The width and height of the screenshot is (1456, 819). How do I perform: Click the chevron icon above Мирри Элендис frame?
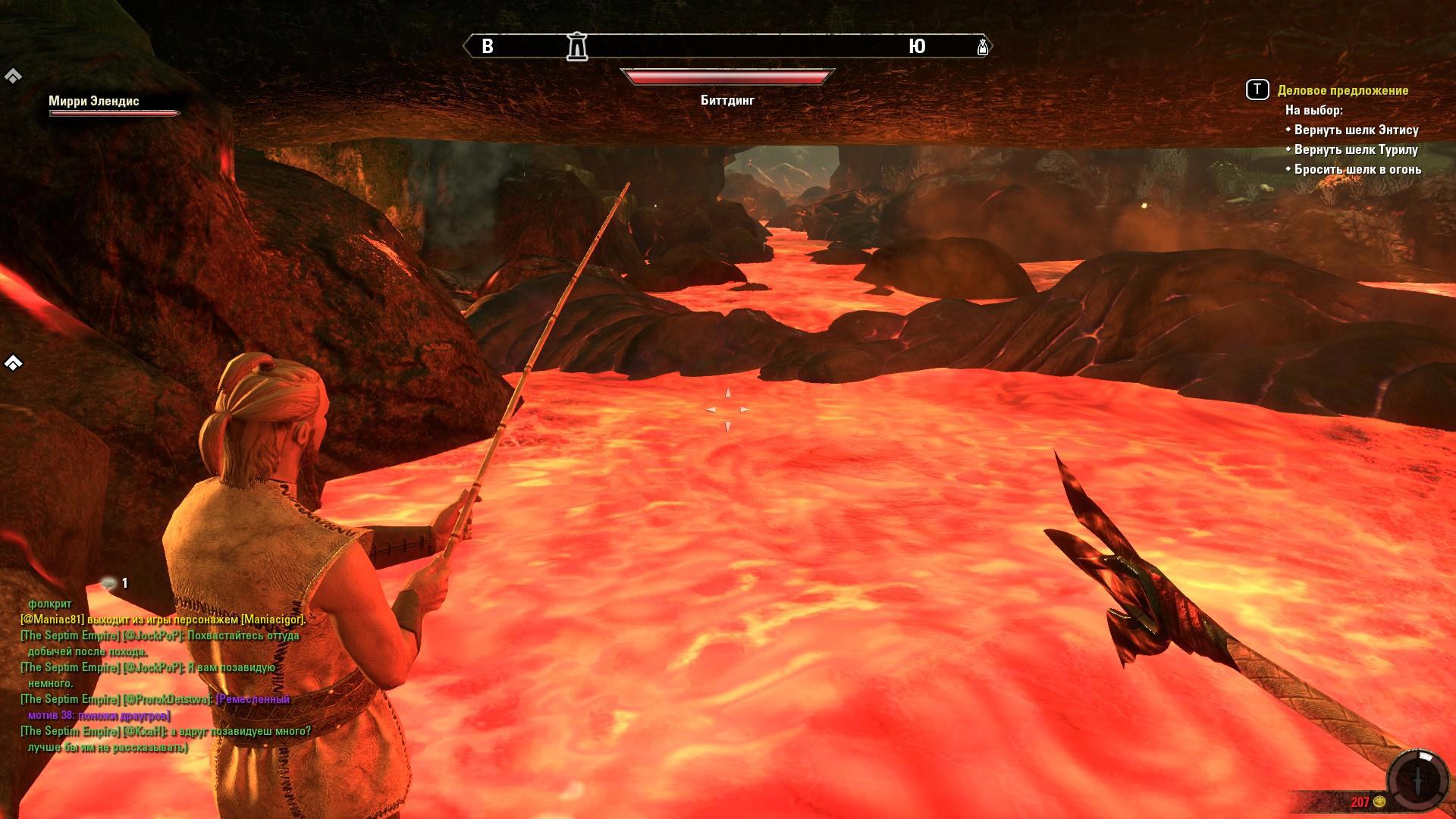(x=13, y=76)
